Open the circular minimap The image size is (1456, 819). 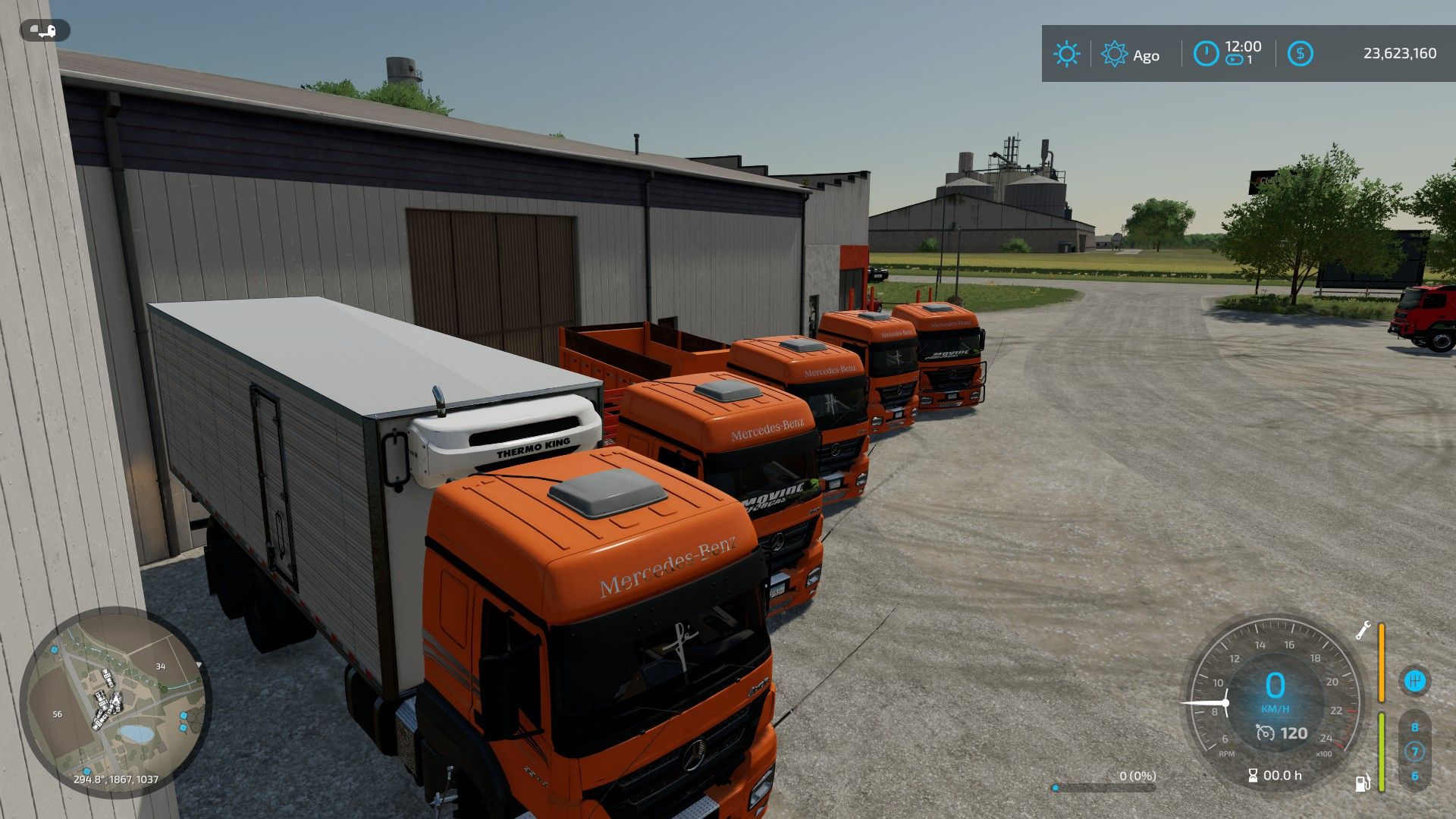(115, 701)
